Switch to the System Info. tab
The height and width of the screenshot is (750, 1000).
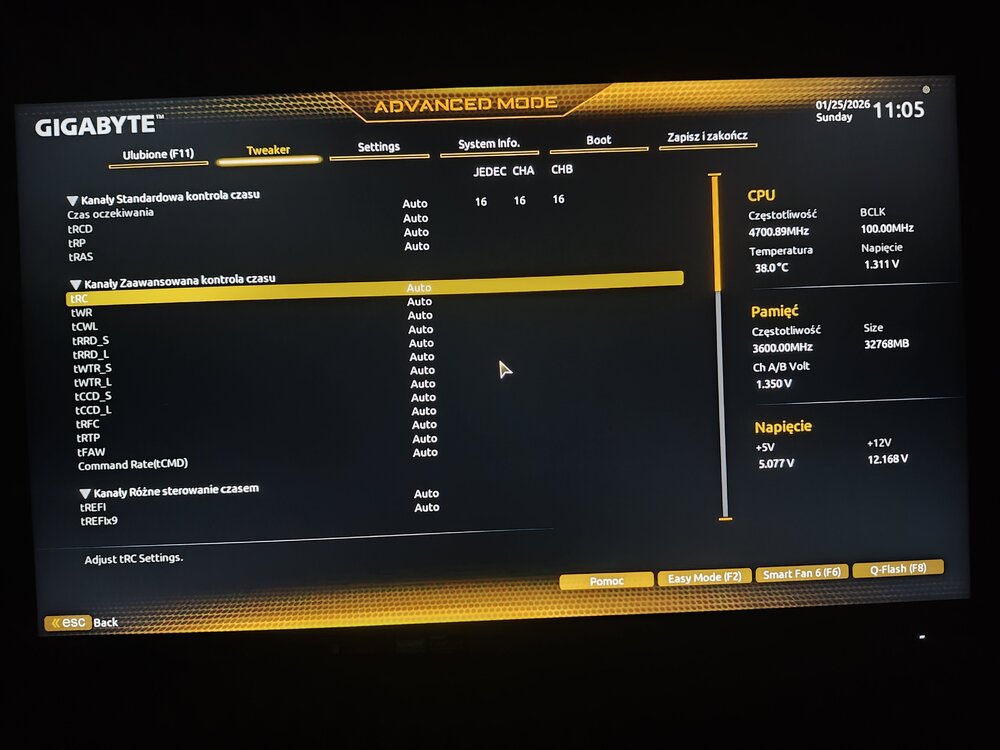point(489,144)
